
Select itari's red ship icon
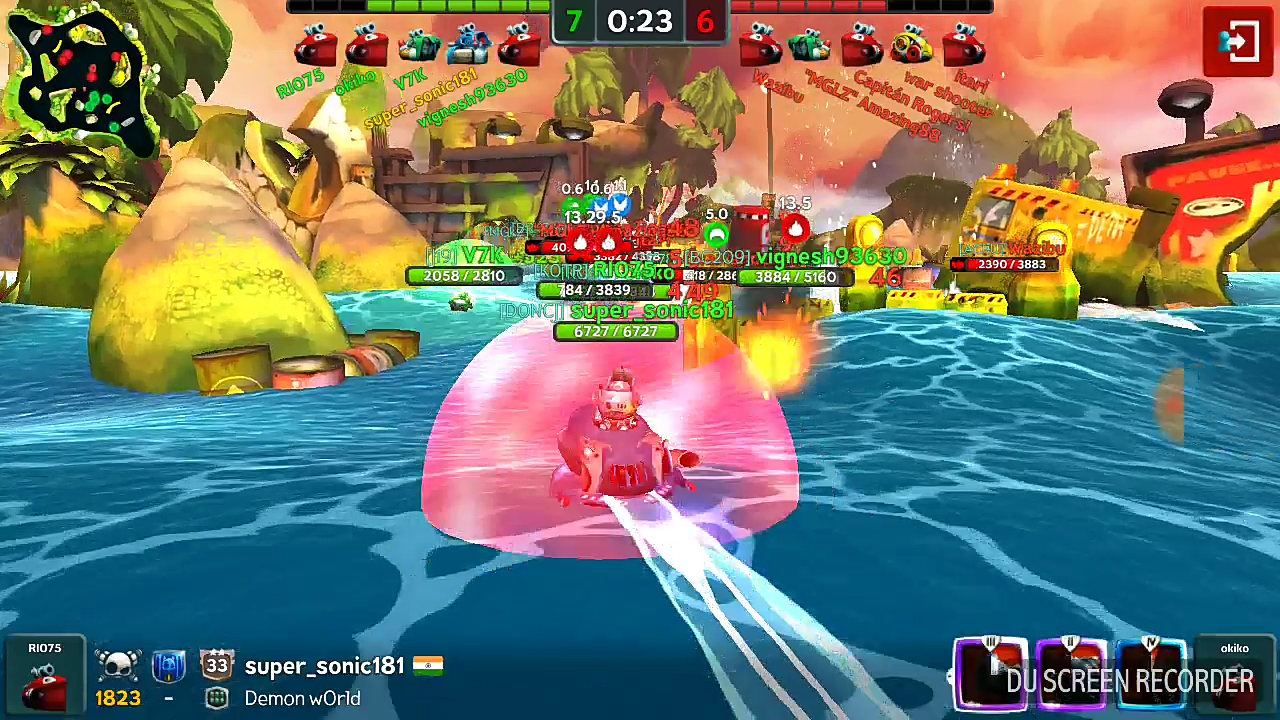click(x=964, y=45)
